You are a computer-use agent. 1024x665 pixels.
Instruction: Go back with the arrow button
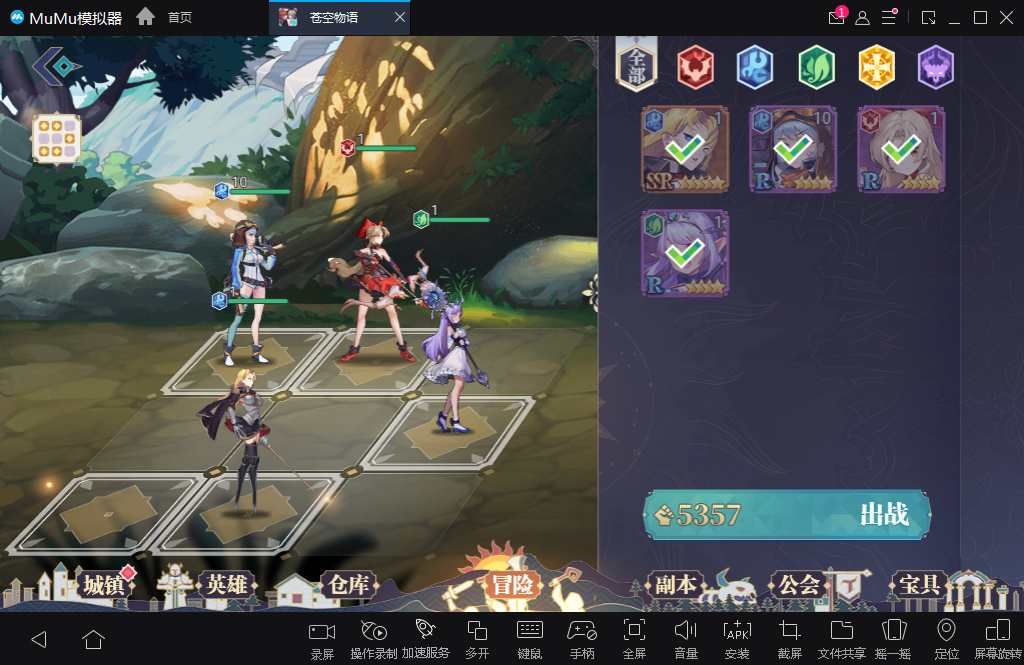(56, 66)
